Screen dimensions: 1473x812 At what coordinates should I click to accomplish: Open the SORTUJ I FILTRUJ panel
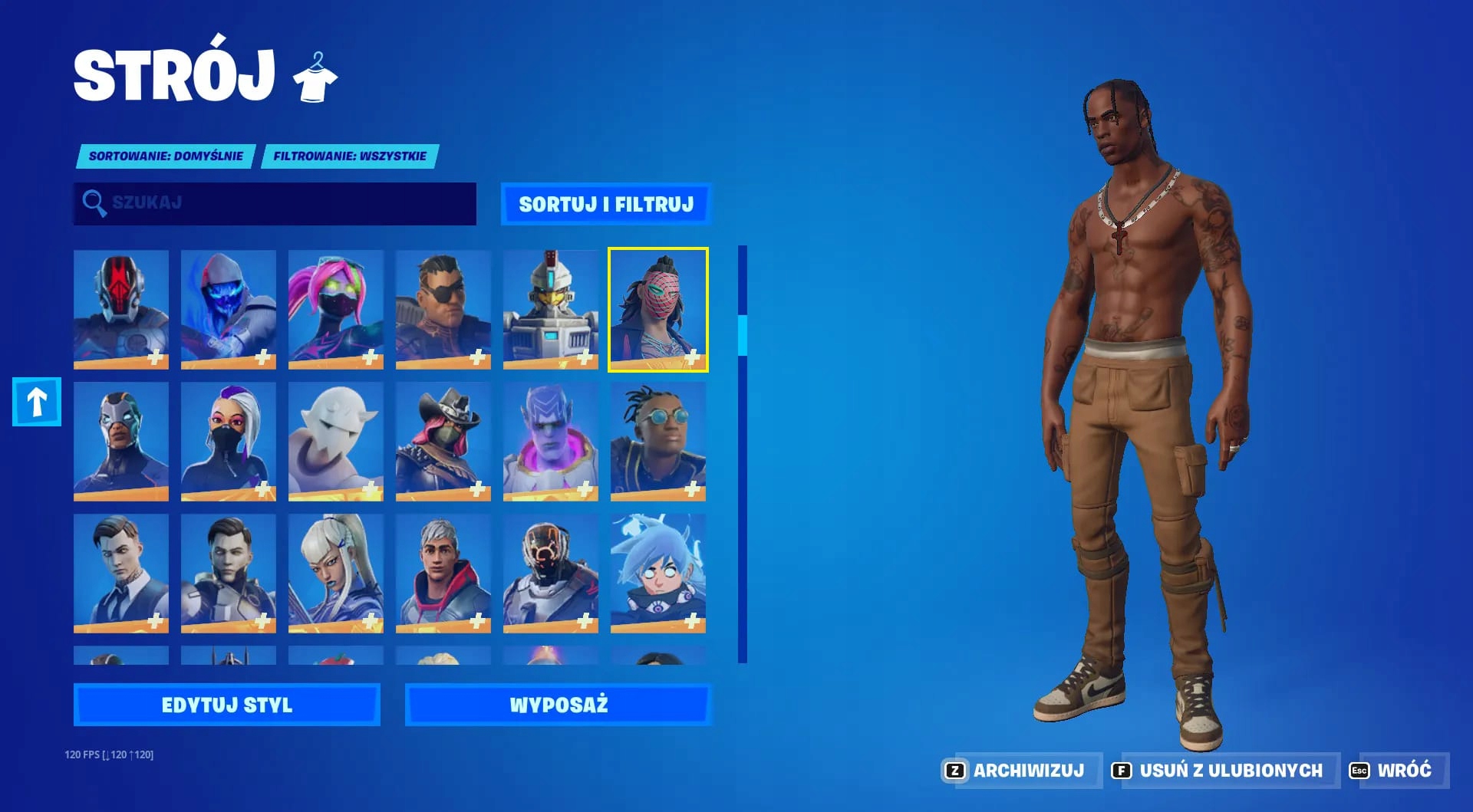click(605, 204)
